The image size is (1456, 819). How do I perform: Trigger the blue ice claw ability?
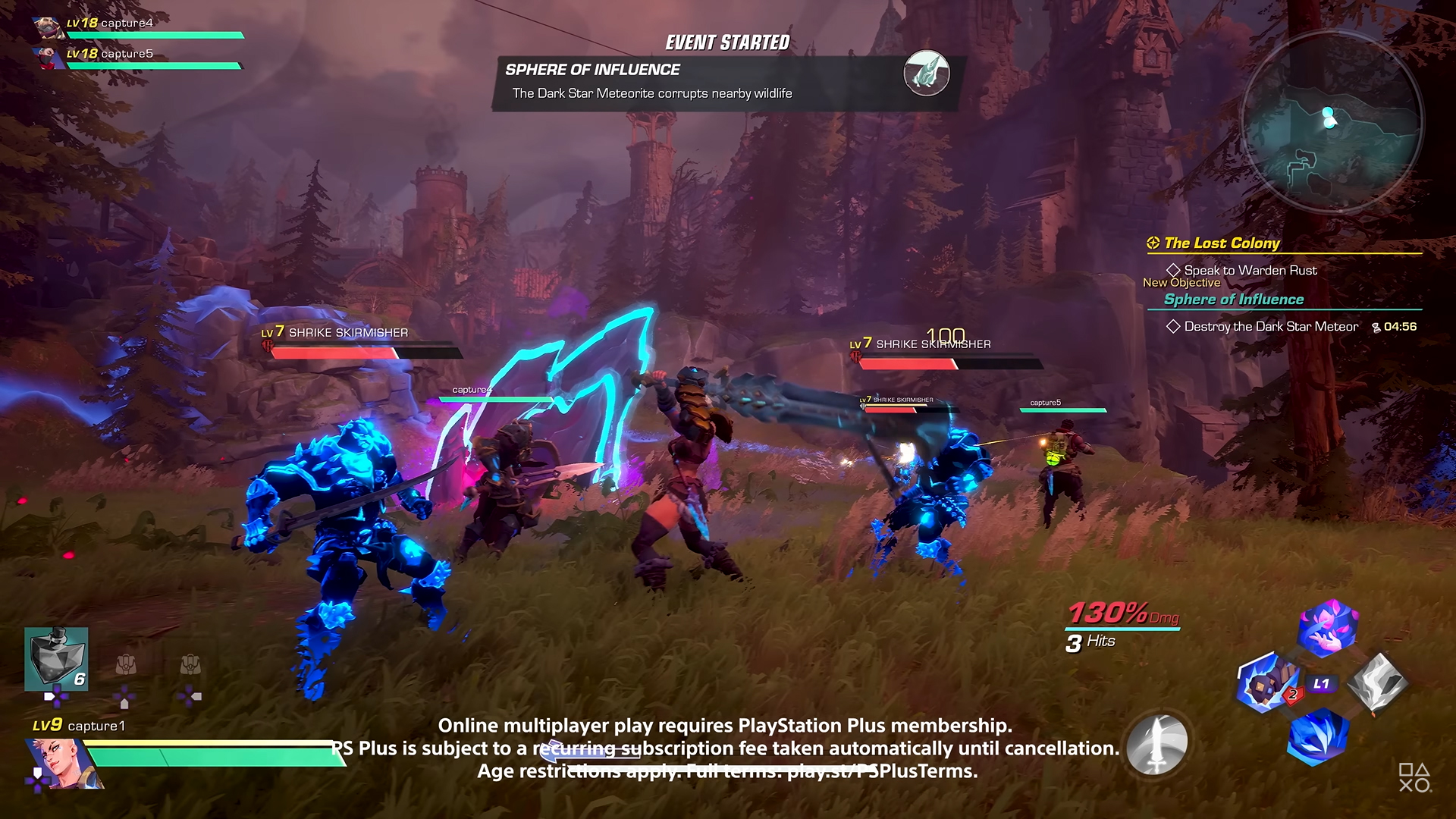pos(1319,736)
